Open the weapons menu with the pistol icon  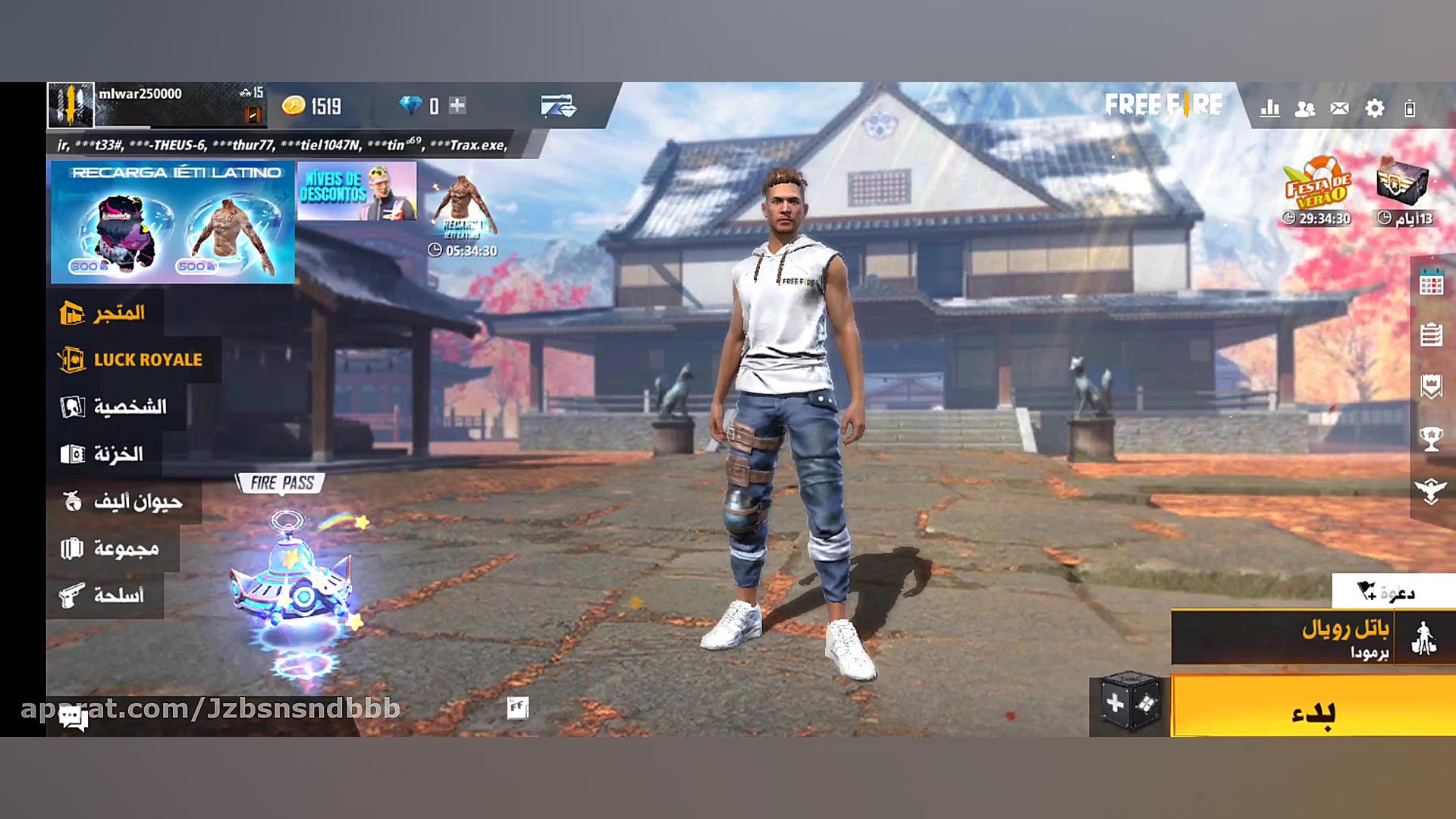click(102, 595)
